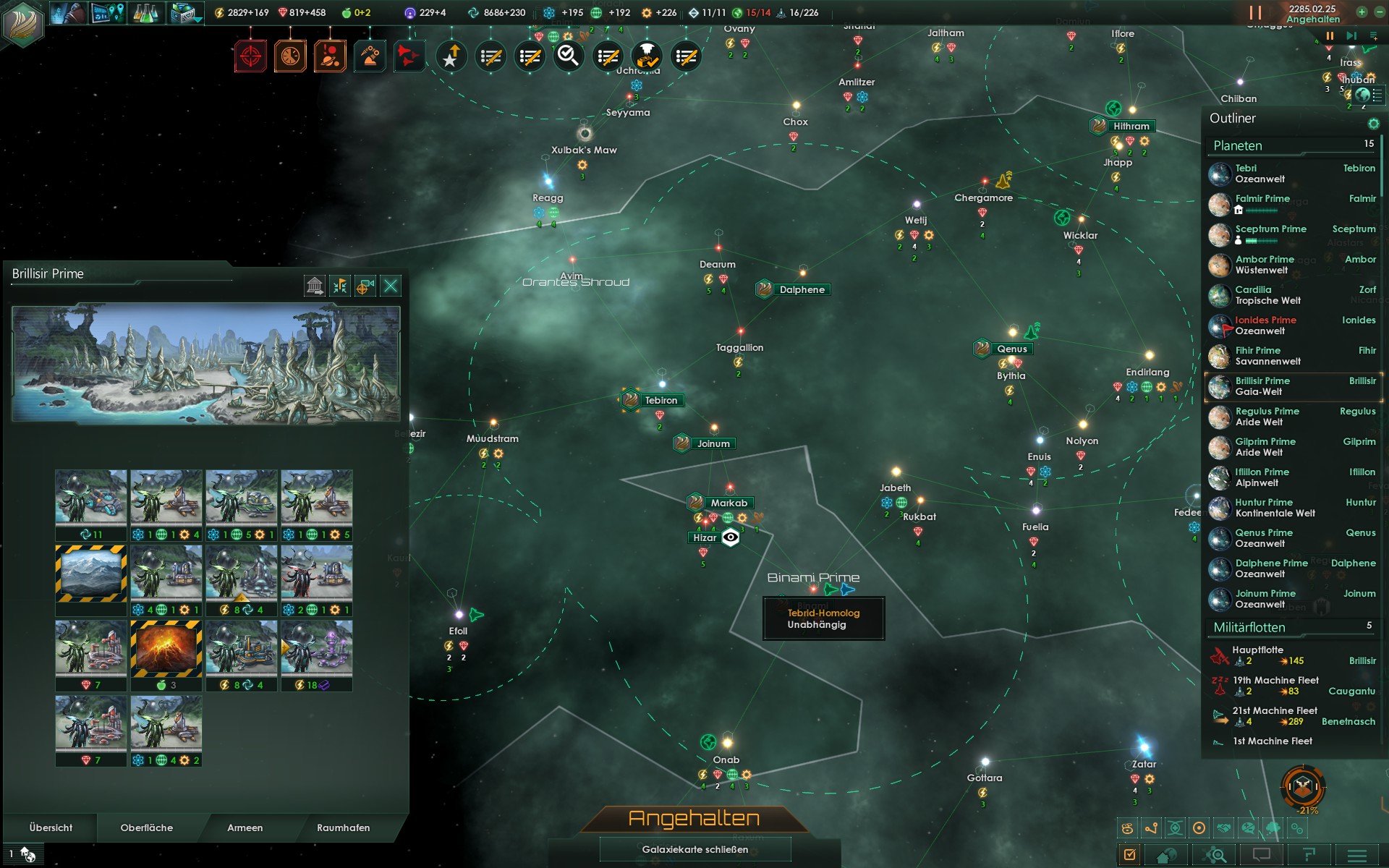Open the Outliner settings gear
Screen dimensions: 1389x868
[1373, 124]
